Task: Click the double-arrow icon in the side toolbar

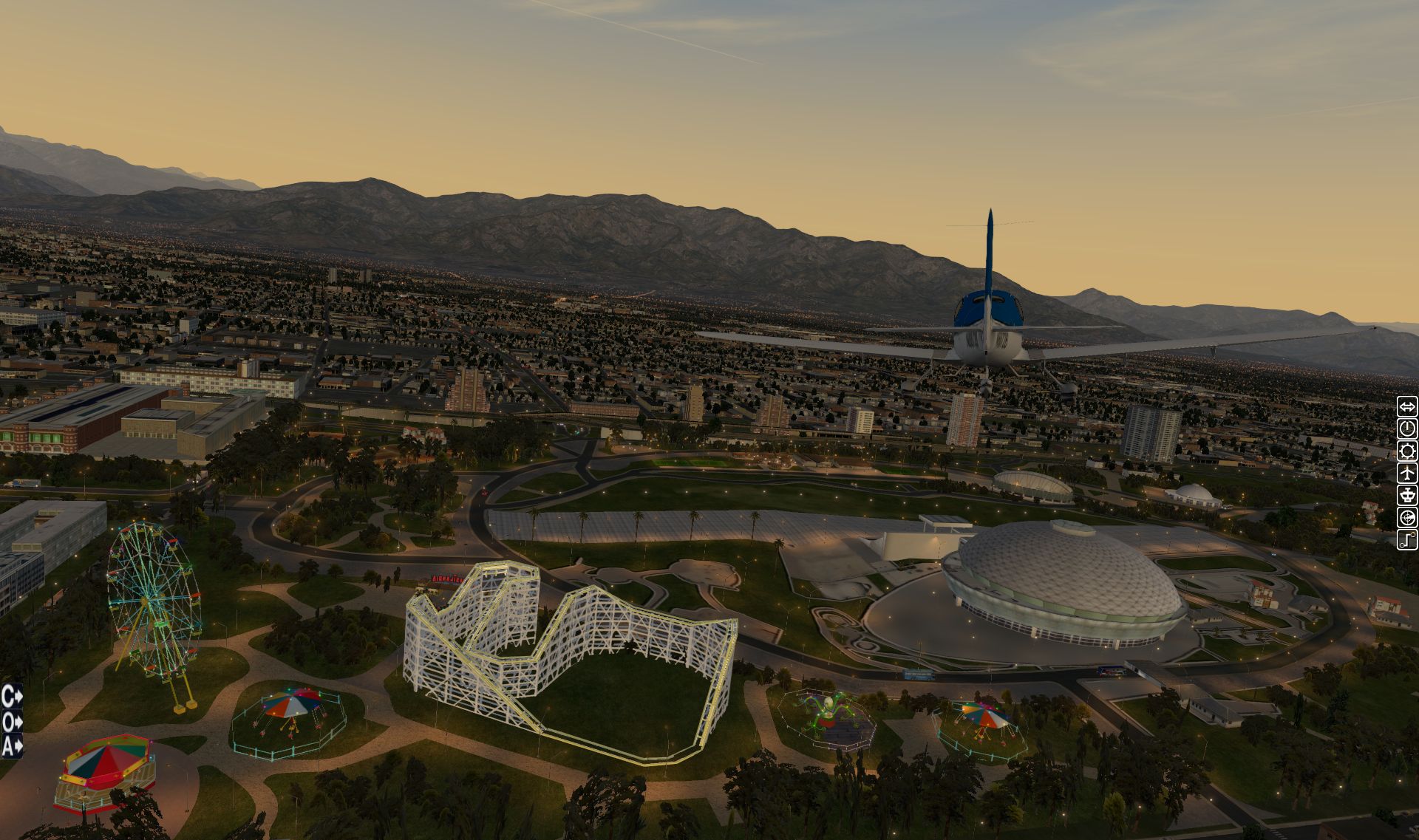Action: click(x=1406, y=406)
